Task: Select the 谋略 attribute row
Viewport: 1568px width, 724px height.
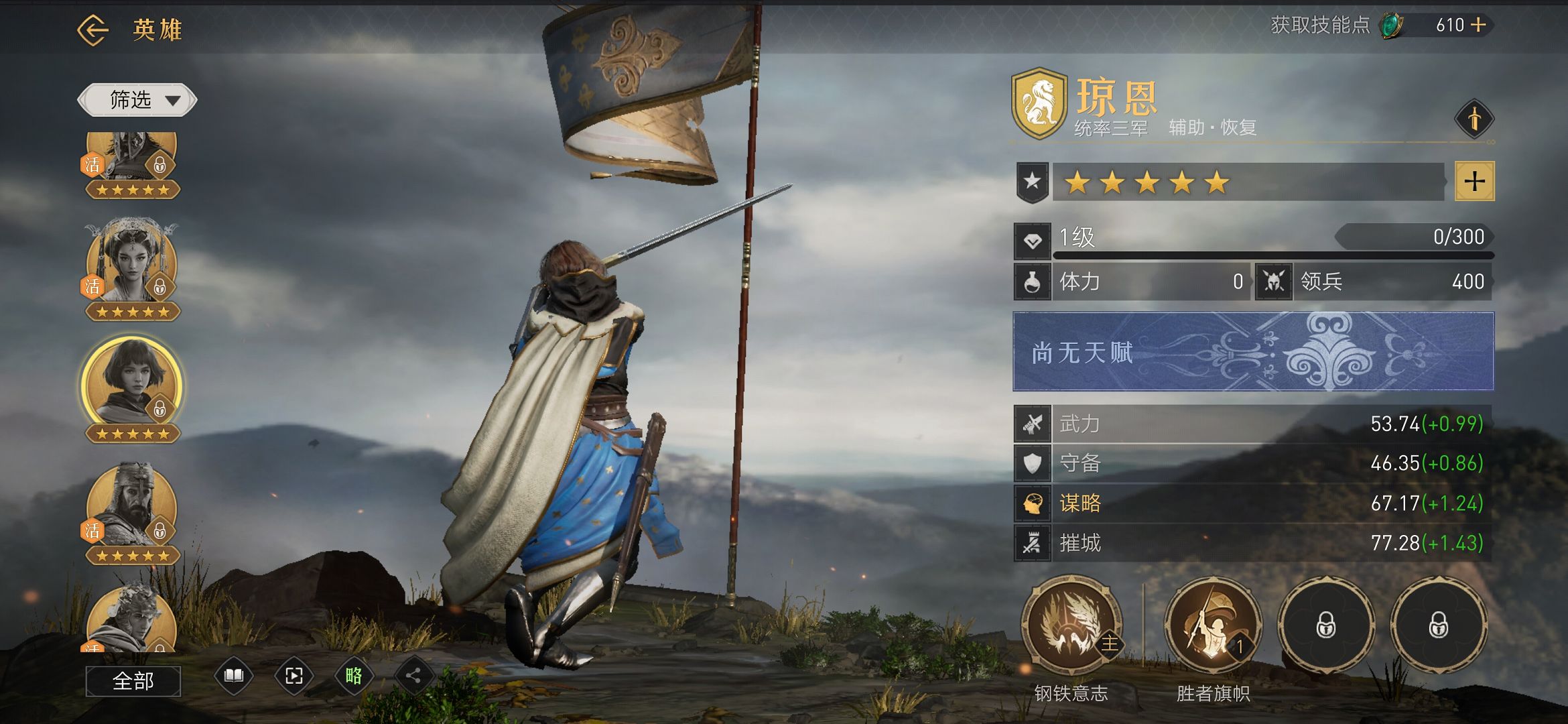Action: 1253,503
